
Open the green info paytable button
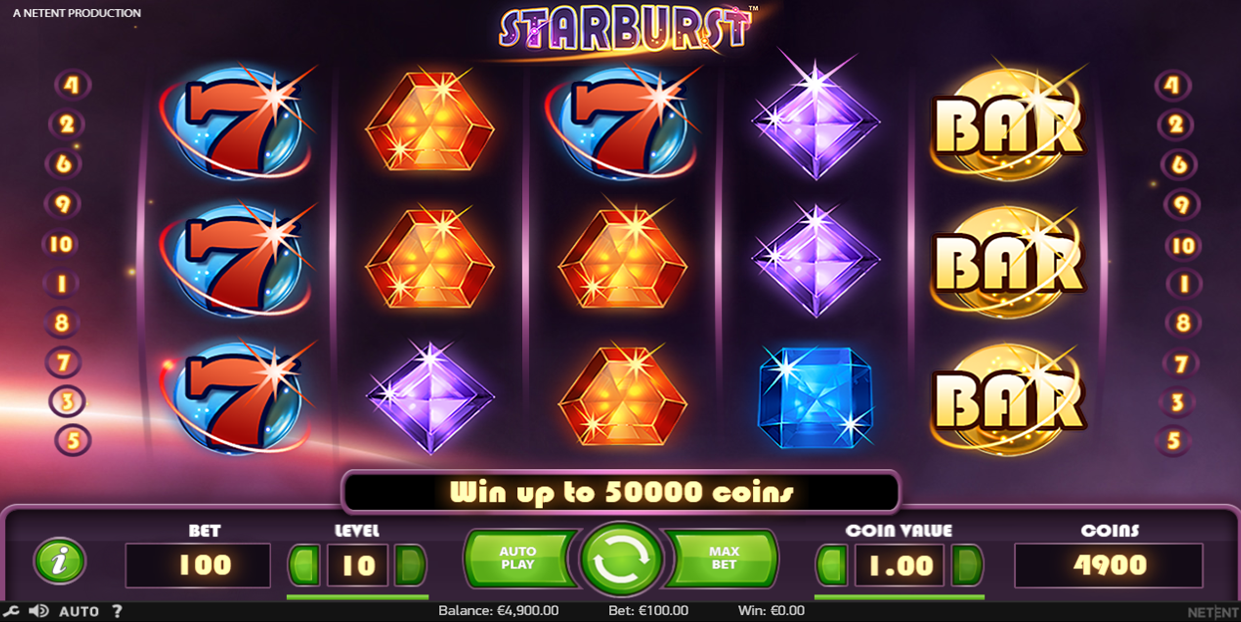click(60, 561)
